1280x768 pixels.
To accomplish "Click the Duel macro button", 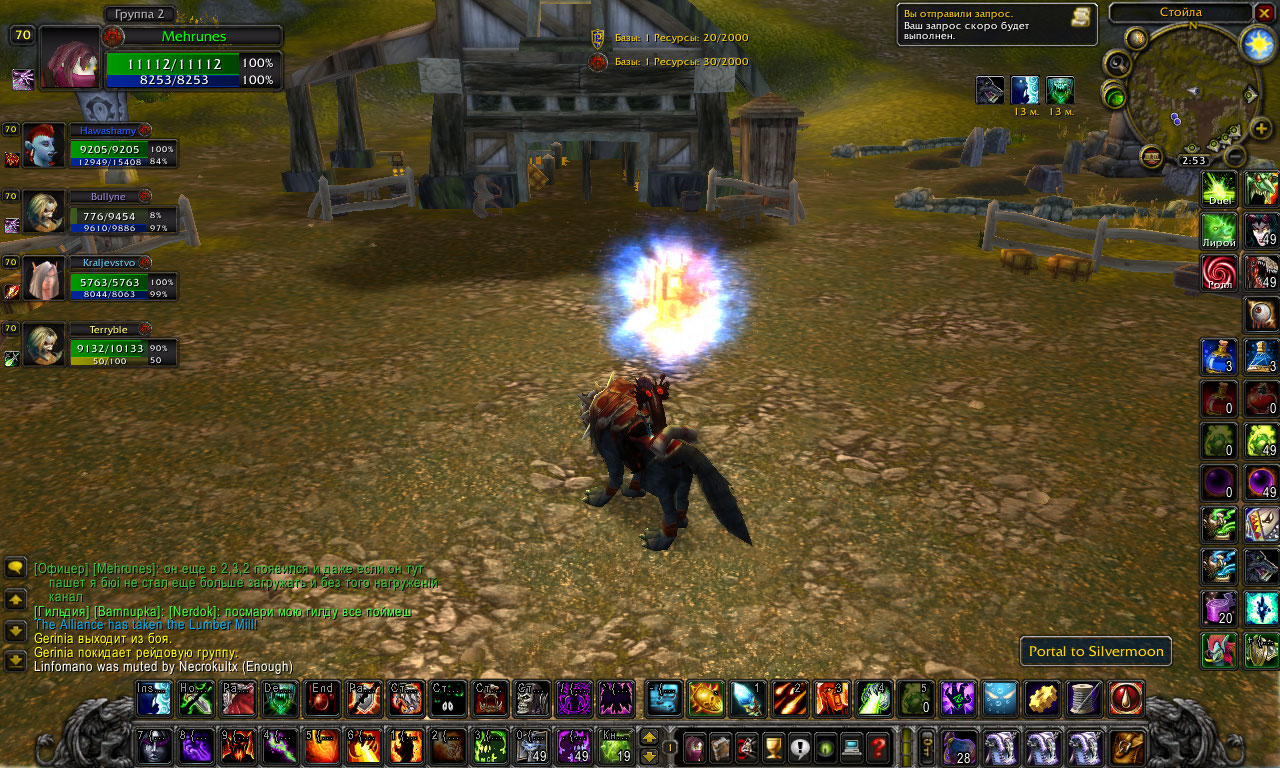I will click(1219, 189).
